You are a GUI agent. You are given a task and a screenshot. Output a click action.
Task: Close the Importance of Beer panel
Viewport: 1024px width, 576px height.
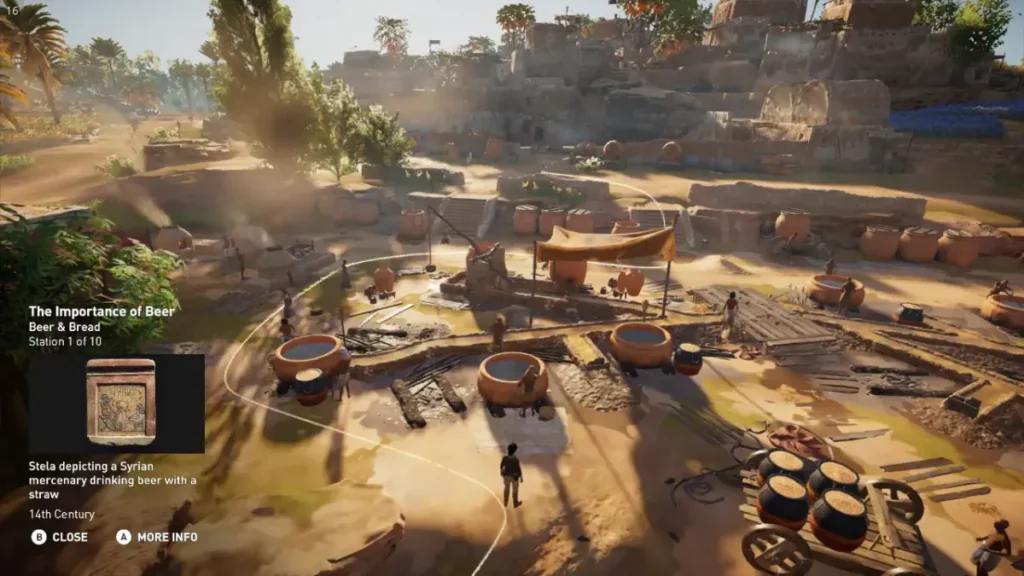tap(60, 537)
